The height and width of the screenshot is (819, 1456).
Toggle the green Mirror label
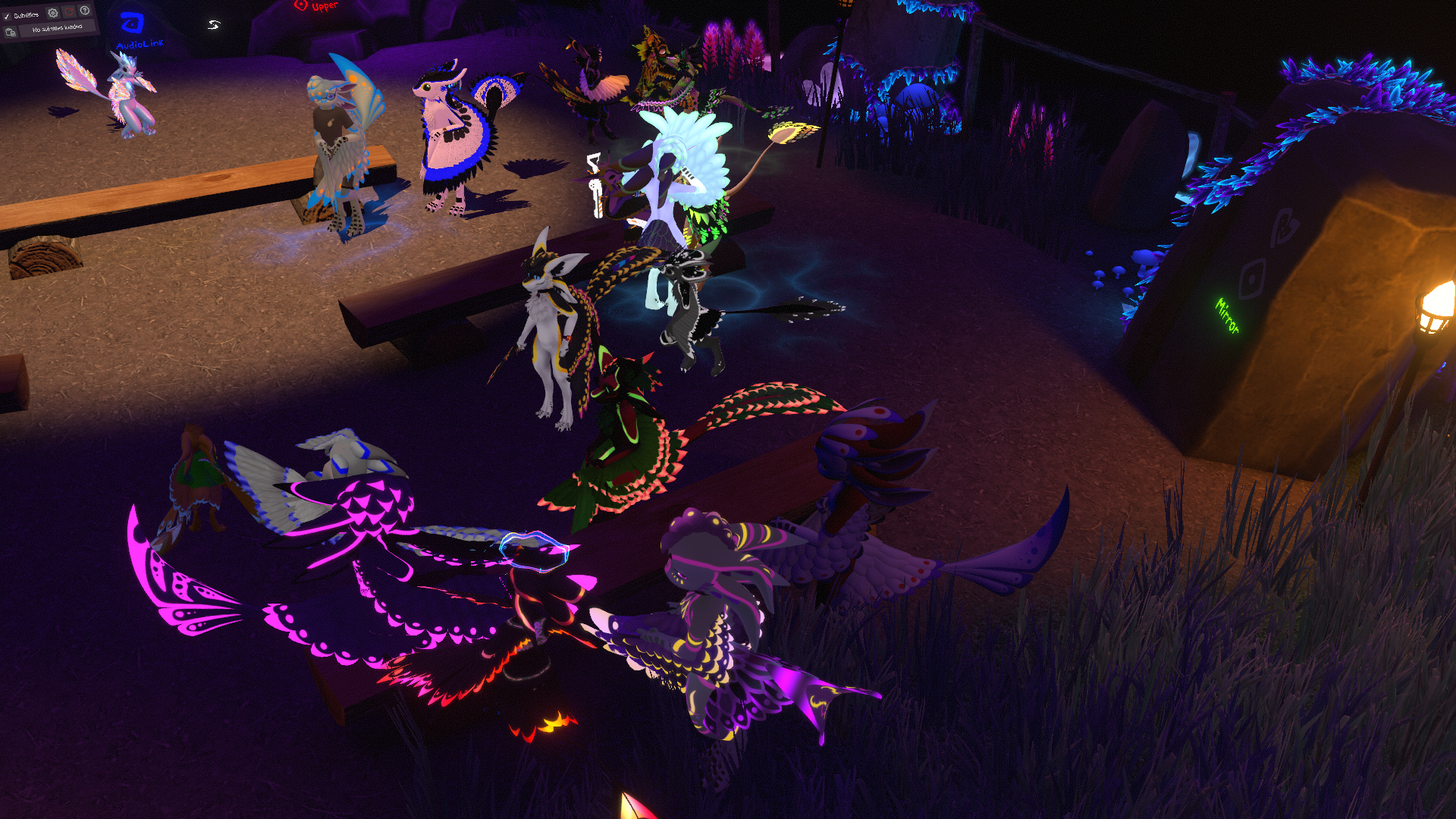(1227, 315)
